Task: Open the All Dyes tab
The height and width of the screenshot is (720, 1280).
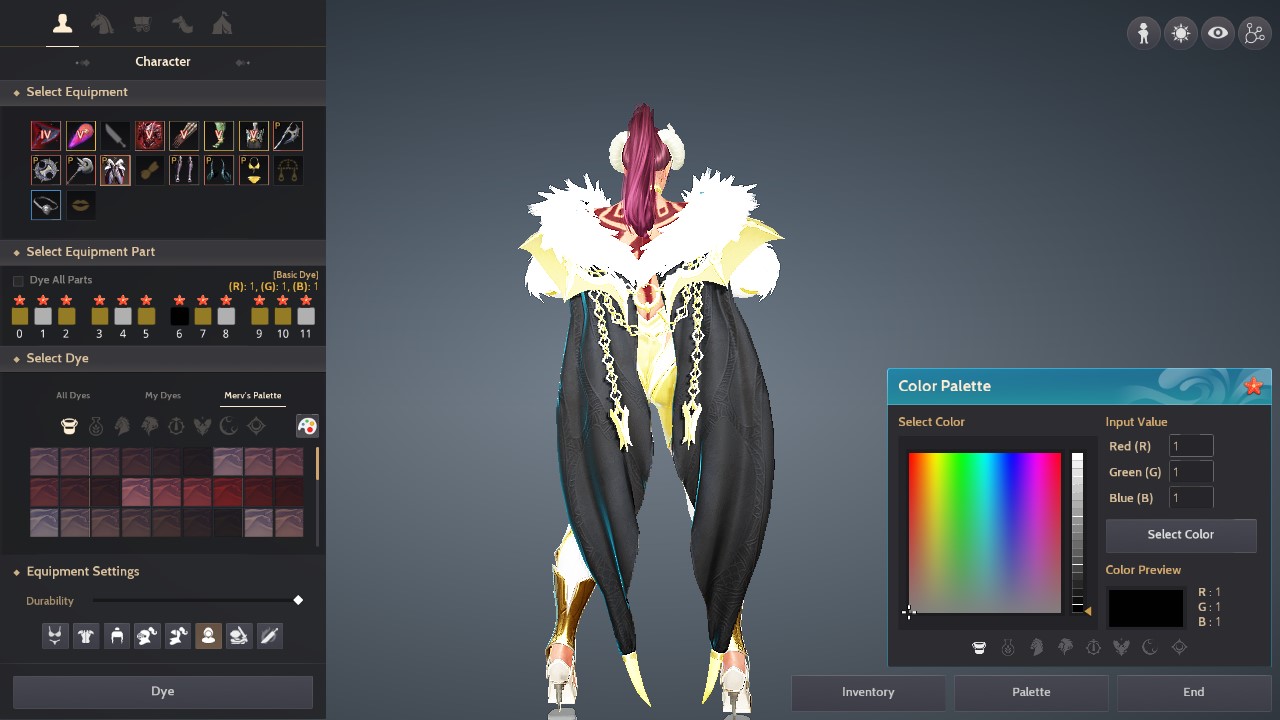Action: pyautogui.click(x=72, y=394)
